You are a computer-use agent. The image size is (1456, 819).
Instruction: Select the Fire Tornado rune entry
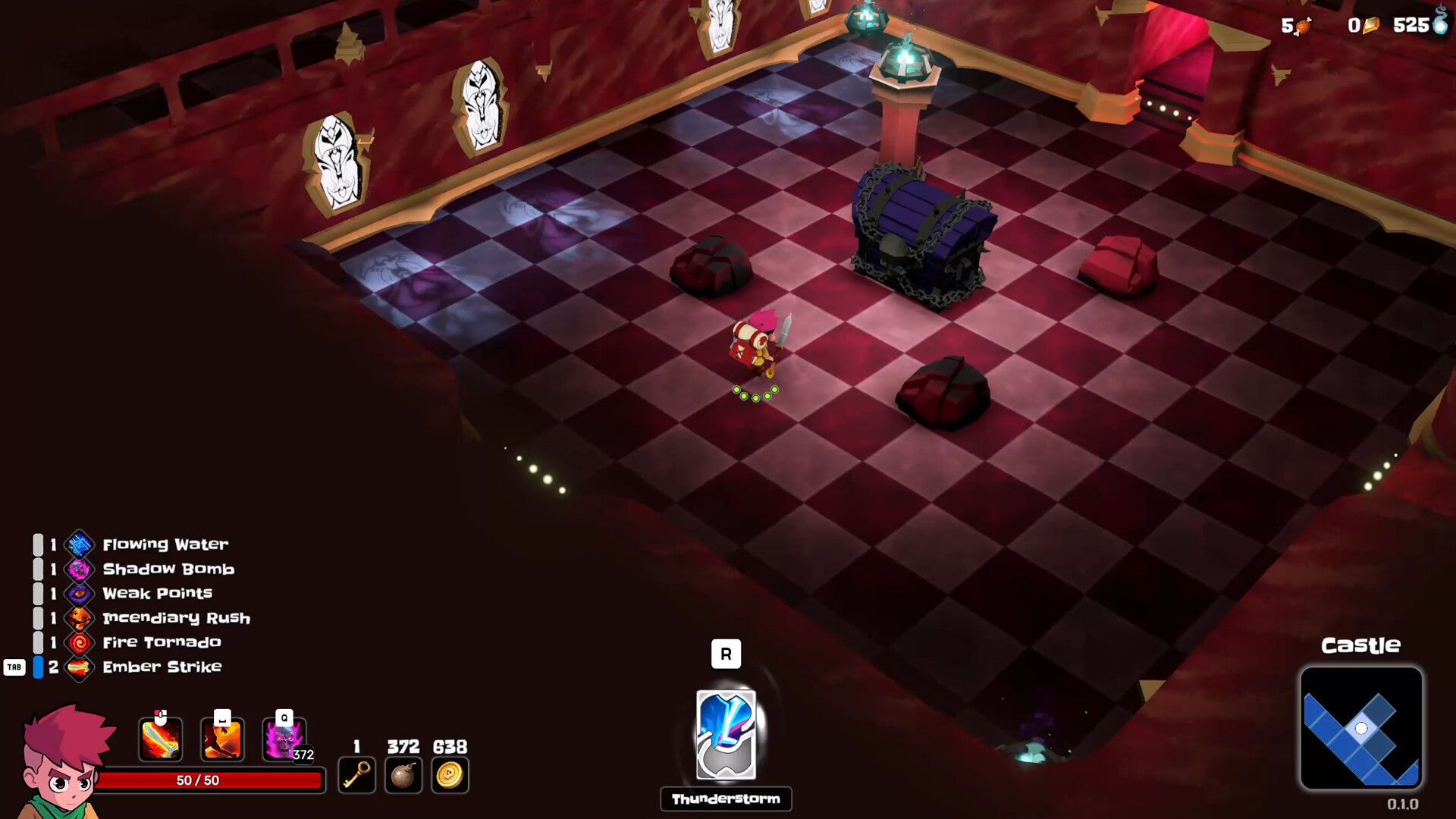pos(161,642)
